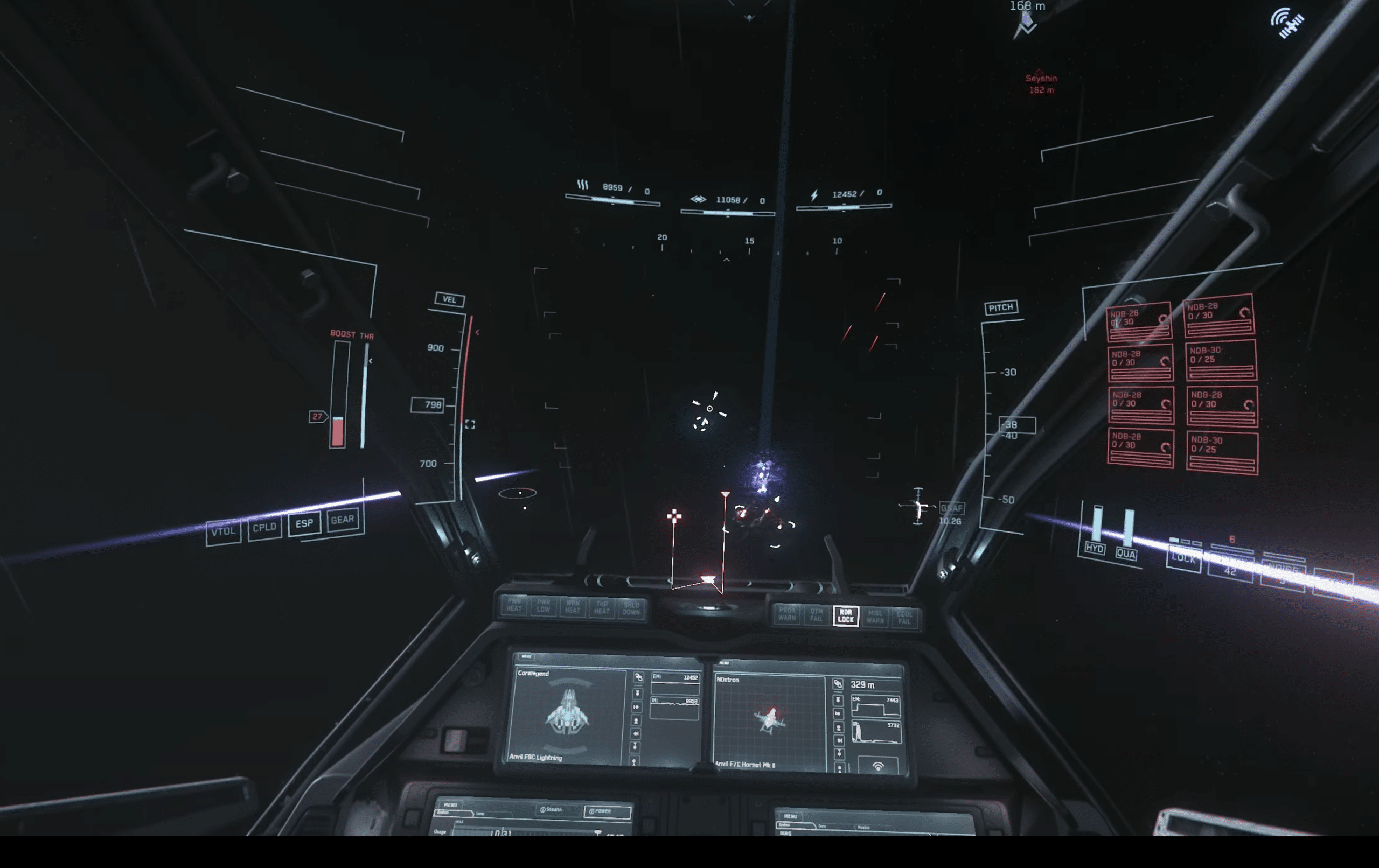The height and width of the screenshot is (868, 1379).
Task: Click the QUA quantum fuel label
Action: click(1126, 554)
